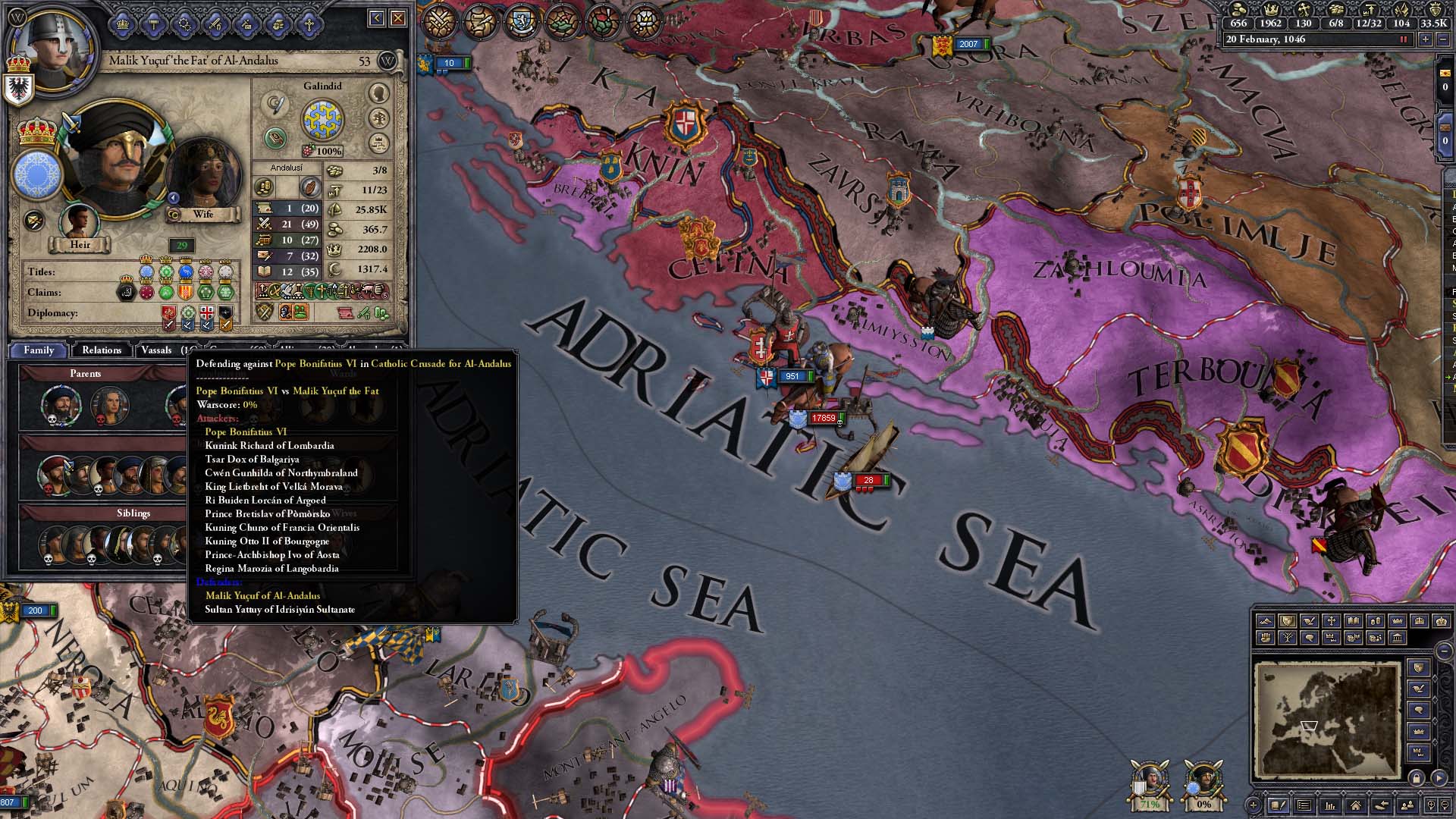Select the dynasty tree icon on minimap panel
1456x819 pixels.
click(x=1288, y=638)
